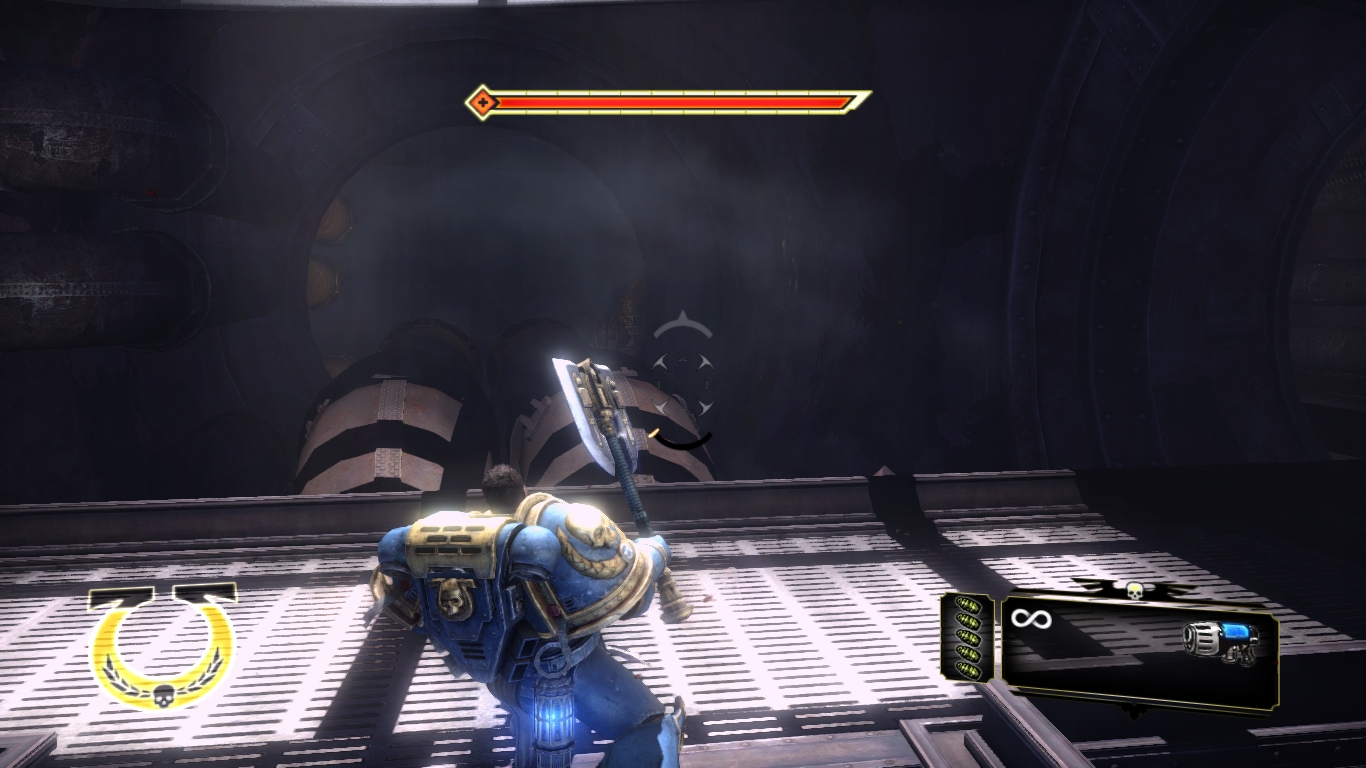Image resolution: width=1366 pixels, height=768 pixels.
Task: Select the plasma pistol weapon icon
Action: click(1220, 642)
